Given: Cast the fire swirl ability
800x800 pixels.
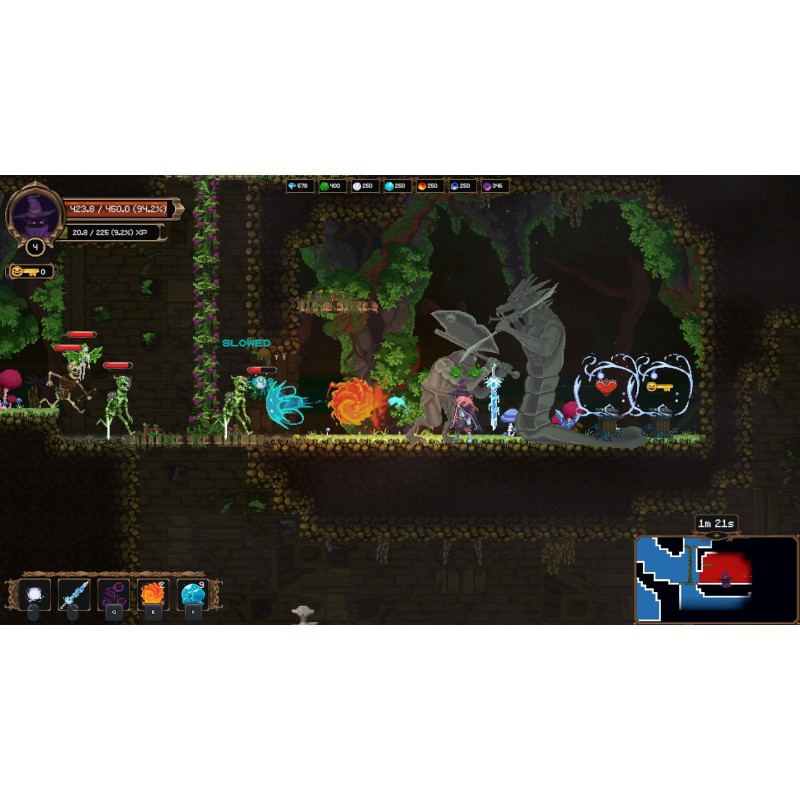Looking at the screenshot, I should click(x=152, y=594).
